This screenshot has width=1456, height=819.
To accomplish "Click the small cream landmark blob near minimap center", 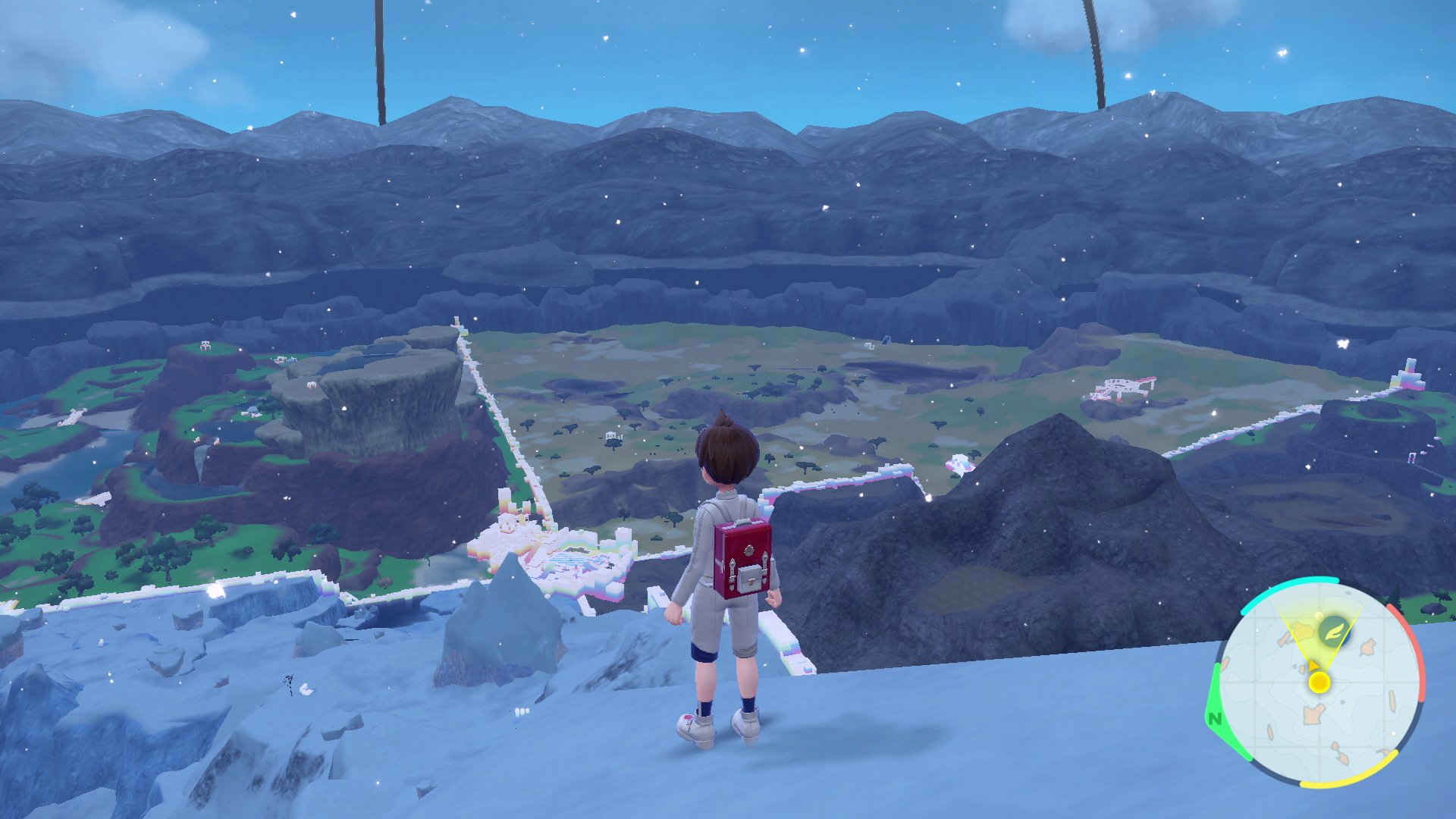I will 1313,714.
